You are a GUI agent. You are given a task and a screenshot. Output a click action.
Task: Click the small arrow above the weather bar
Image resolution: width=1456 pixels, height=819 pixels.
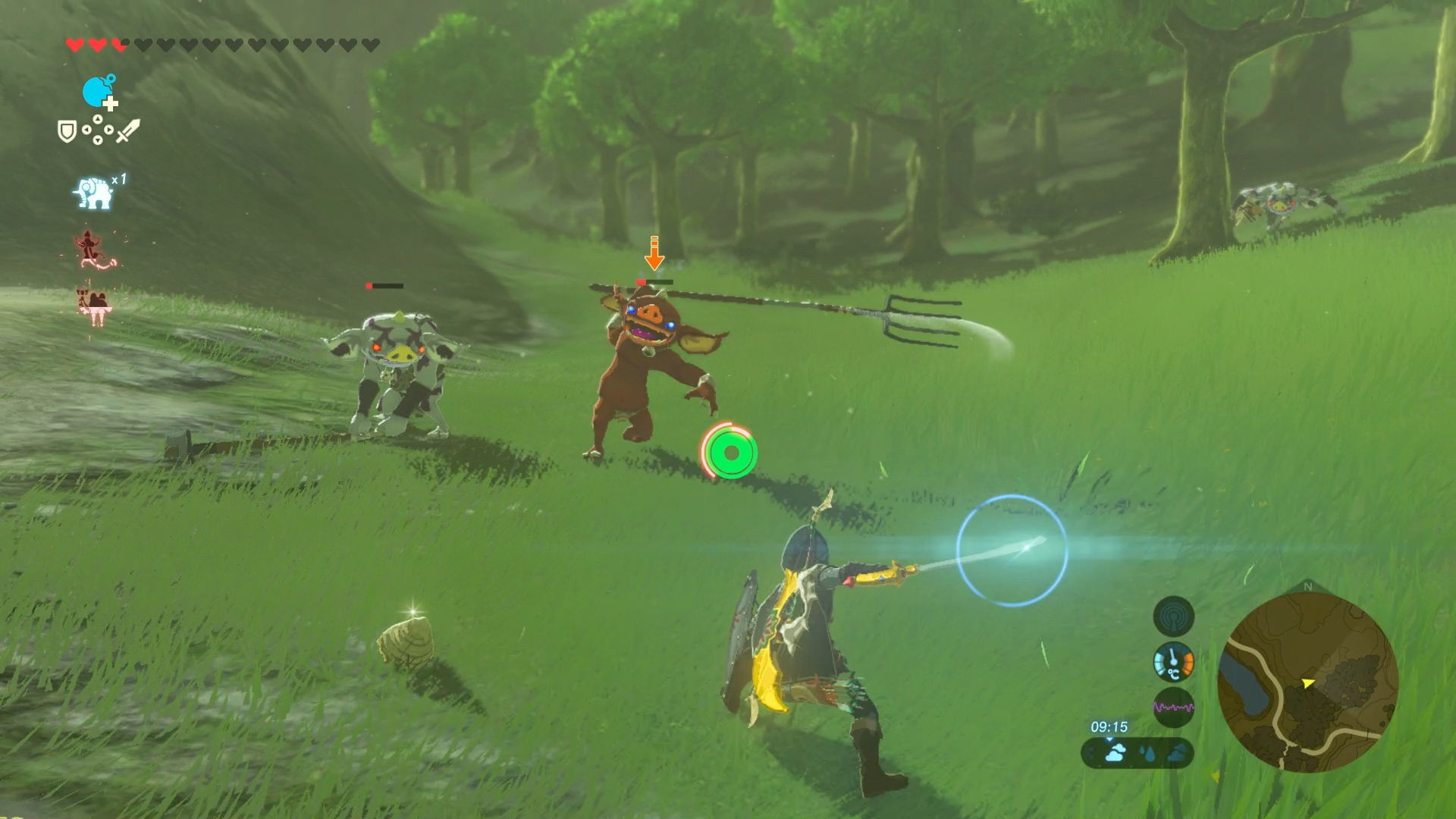pos(1109,739)
